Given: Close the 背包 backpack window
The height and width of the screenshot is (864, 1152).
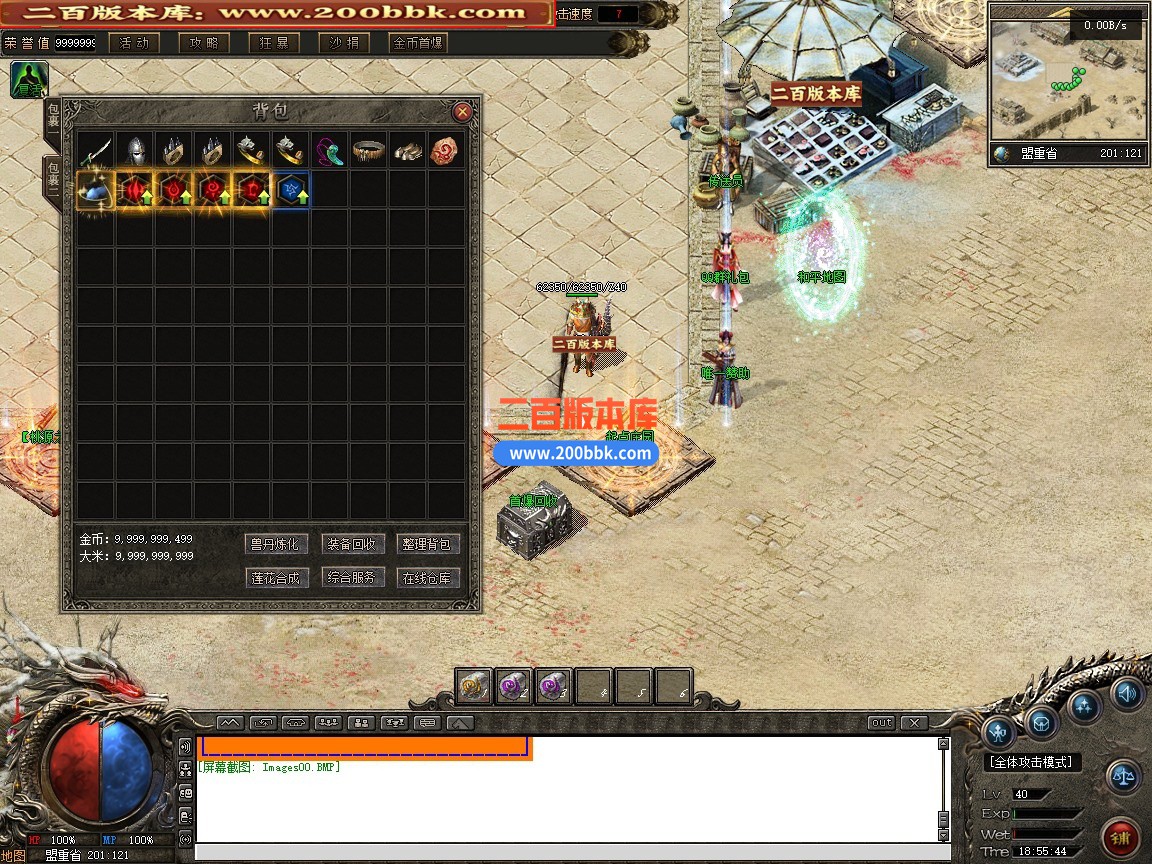Looking at the screenshot, I should (462, 112).
